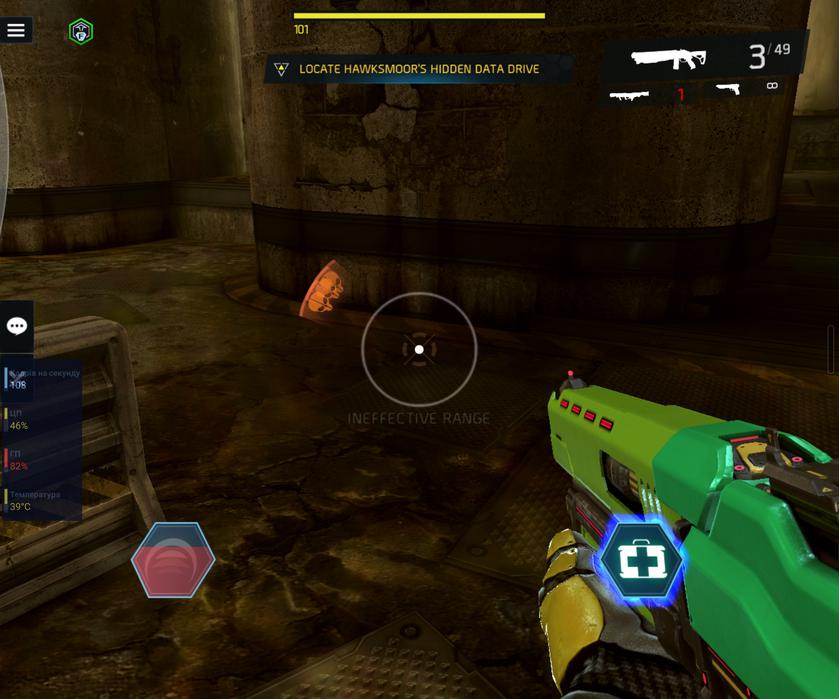Open the hamburger menu
839x699 pixels.
(16, 30)
